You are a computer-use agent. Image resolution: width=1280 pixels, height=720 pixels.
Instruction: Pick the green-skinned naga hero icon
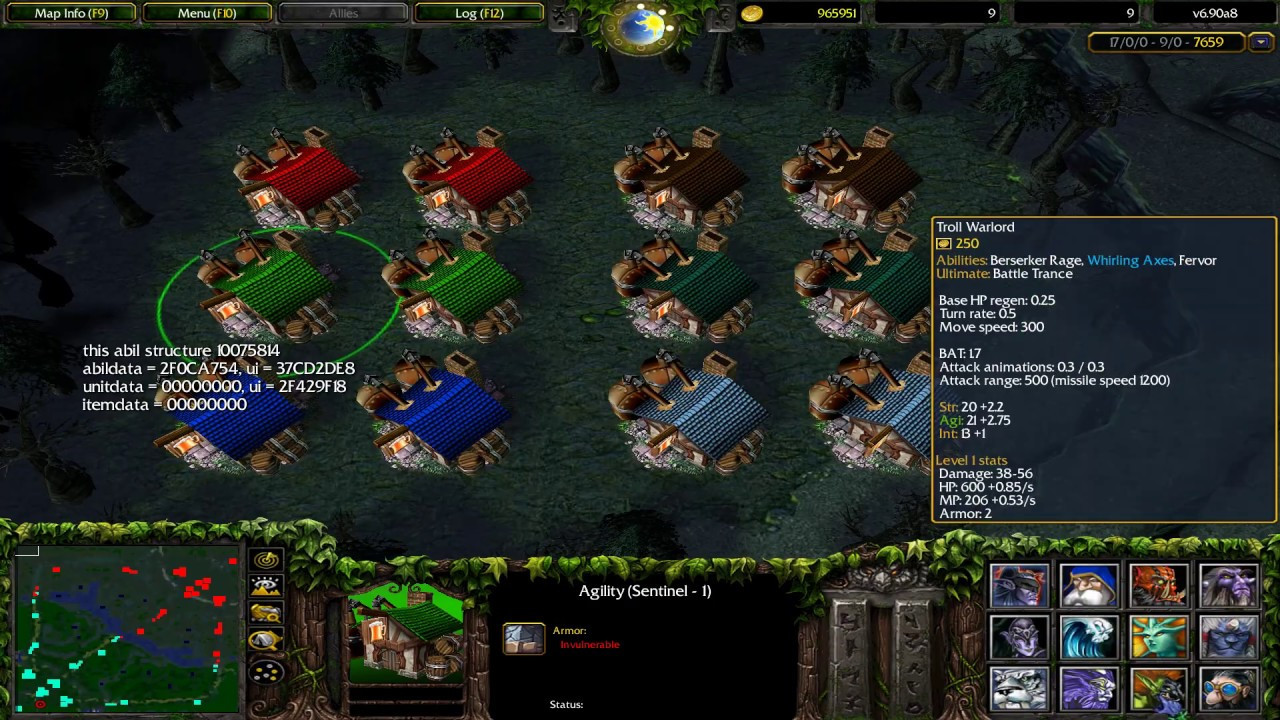(x=1158, y=637)
